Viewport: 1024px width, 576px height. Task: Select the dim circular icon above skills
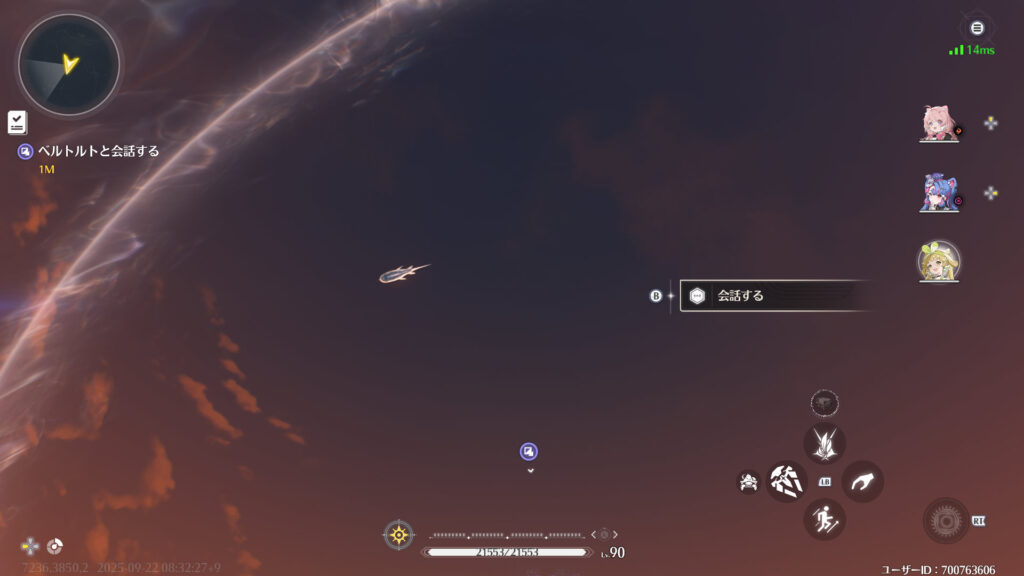click(825, 403)
